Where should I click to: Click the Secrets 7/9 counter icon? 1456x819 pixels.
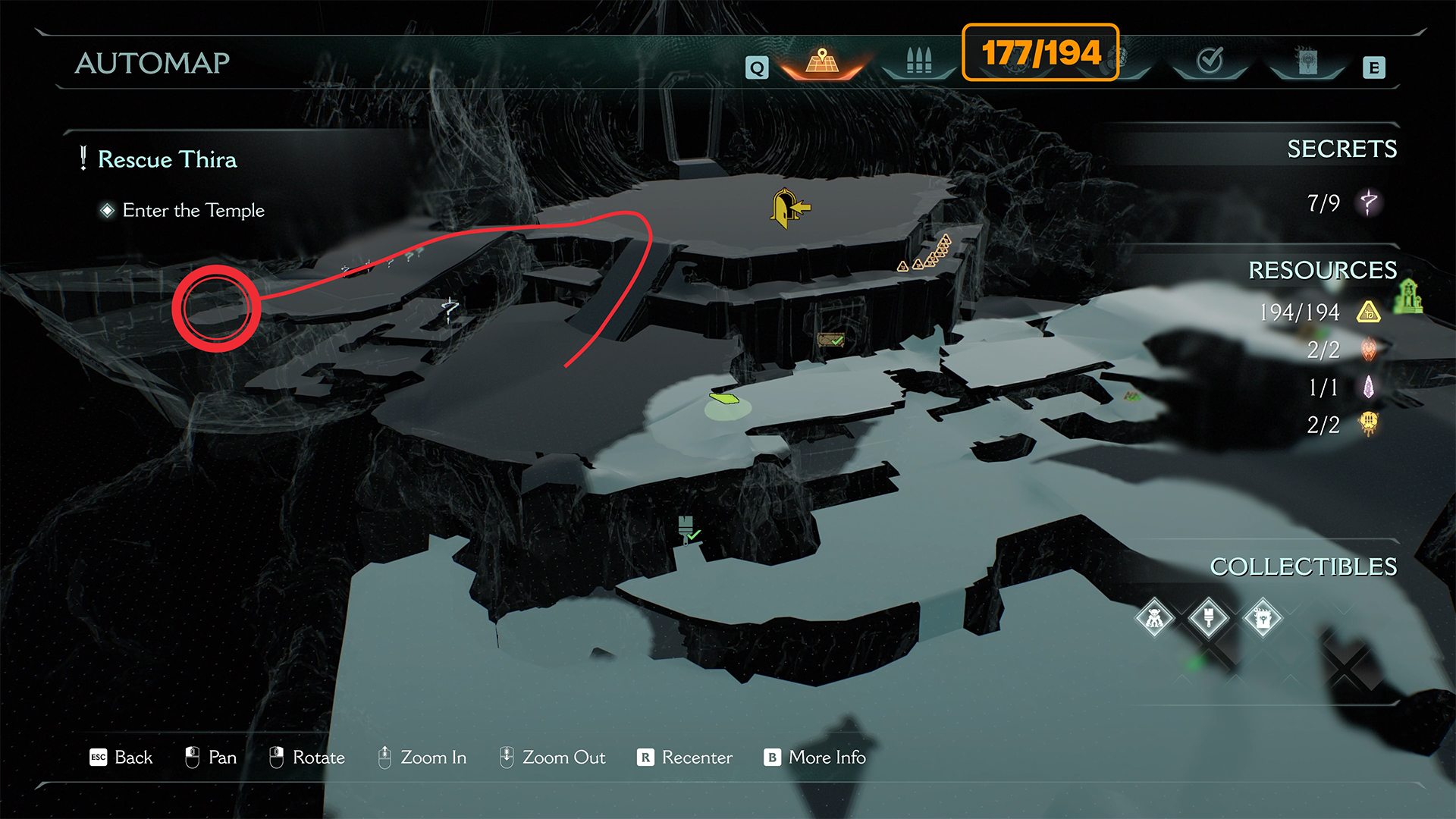click(x=1368, y=202)
